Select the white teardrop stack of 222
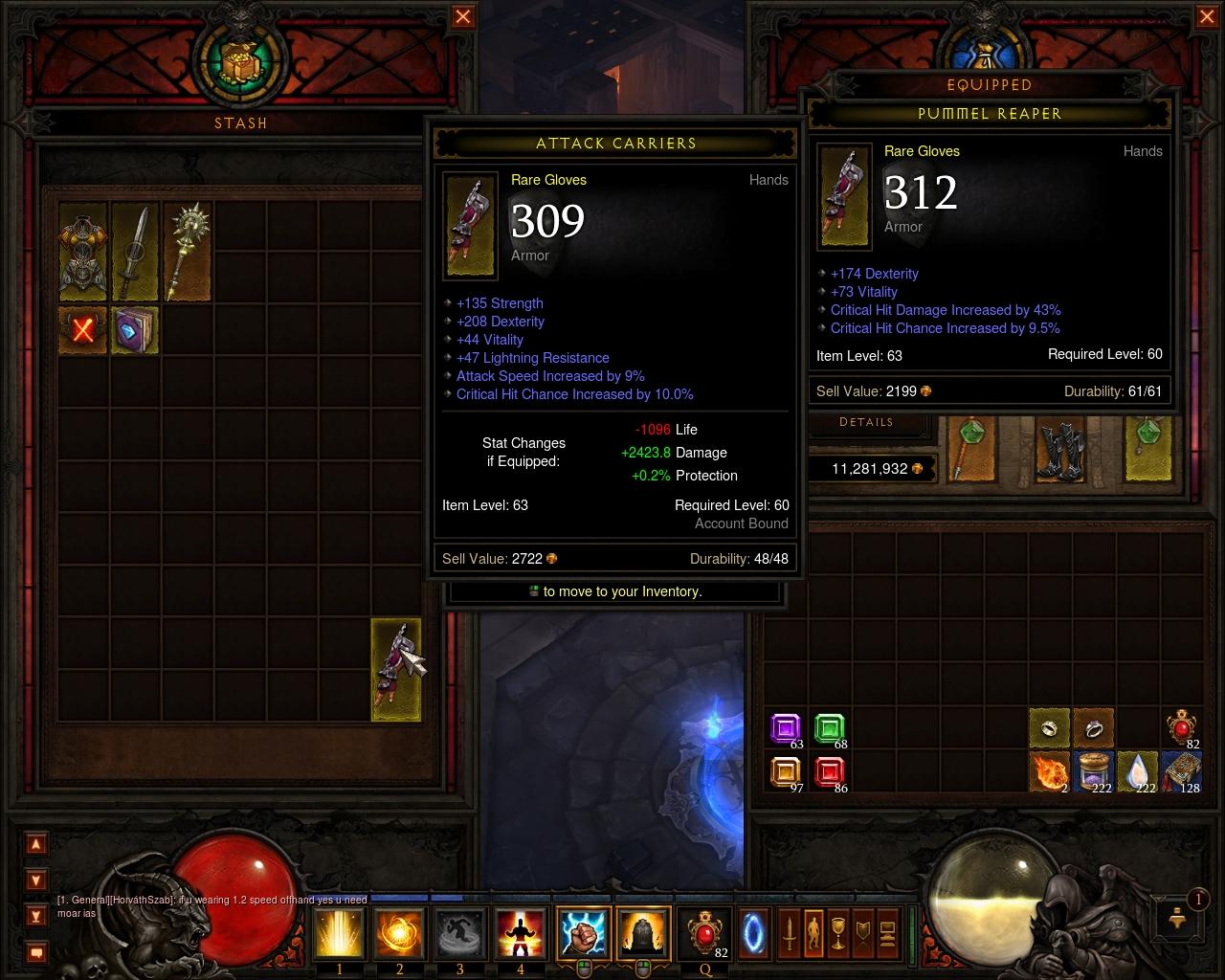 (x=1138, y=771)
